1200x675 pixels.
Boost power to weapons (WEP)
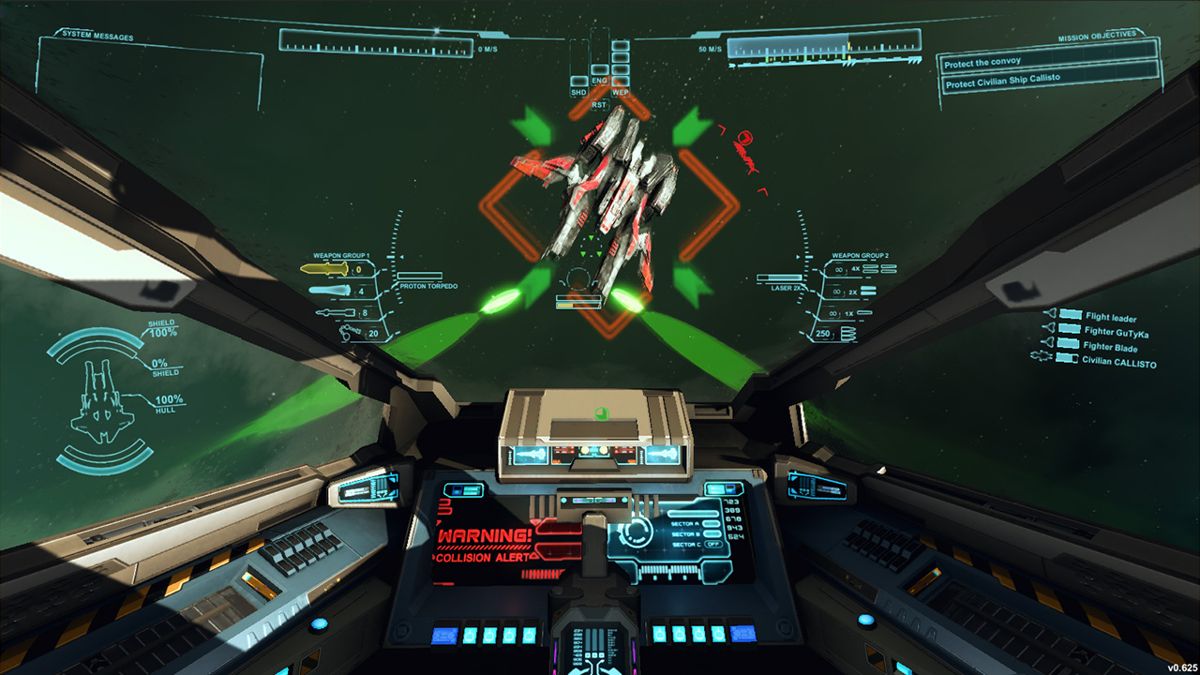620,92
